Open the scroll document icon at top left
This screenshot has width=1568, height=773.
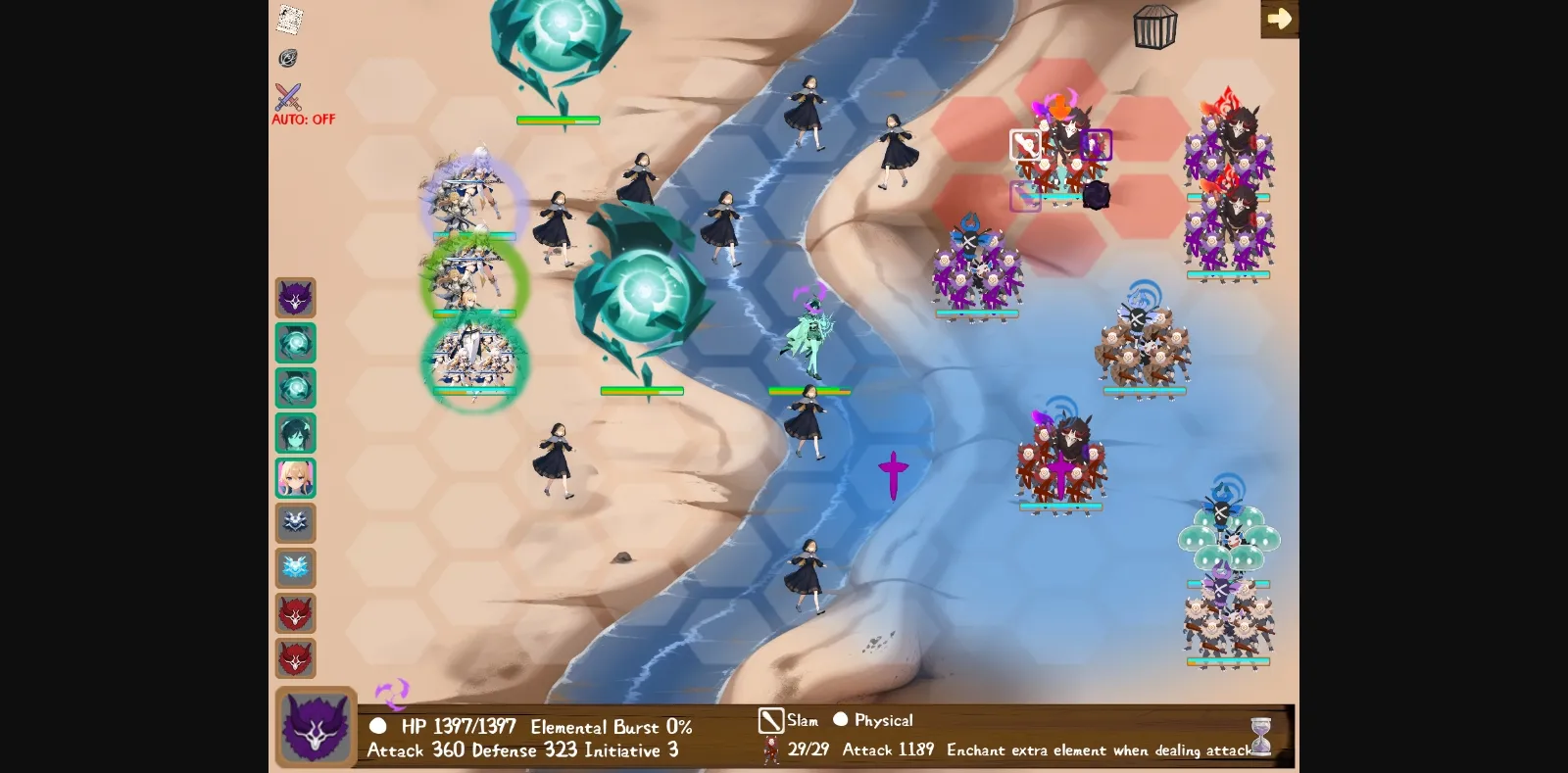tap(288, 20)
